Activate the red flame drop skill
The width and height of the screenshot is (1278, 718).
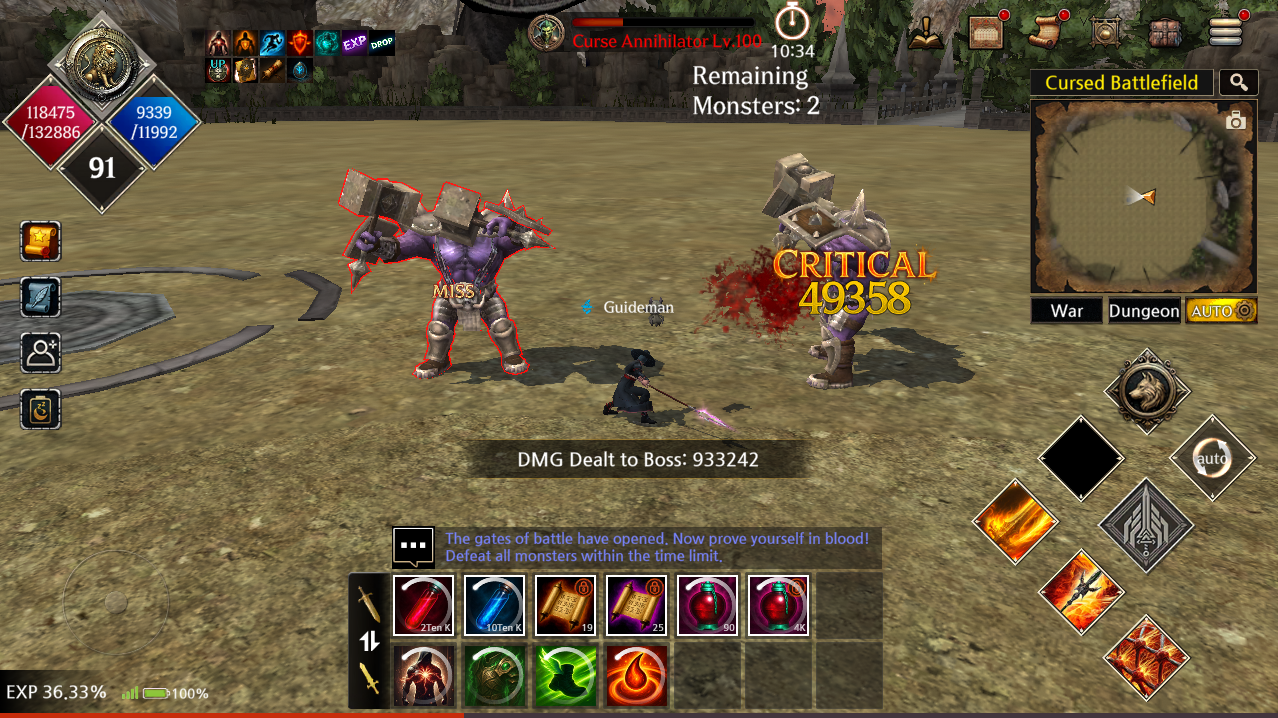637,675
